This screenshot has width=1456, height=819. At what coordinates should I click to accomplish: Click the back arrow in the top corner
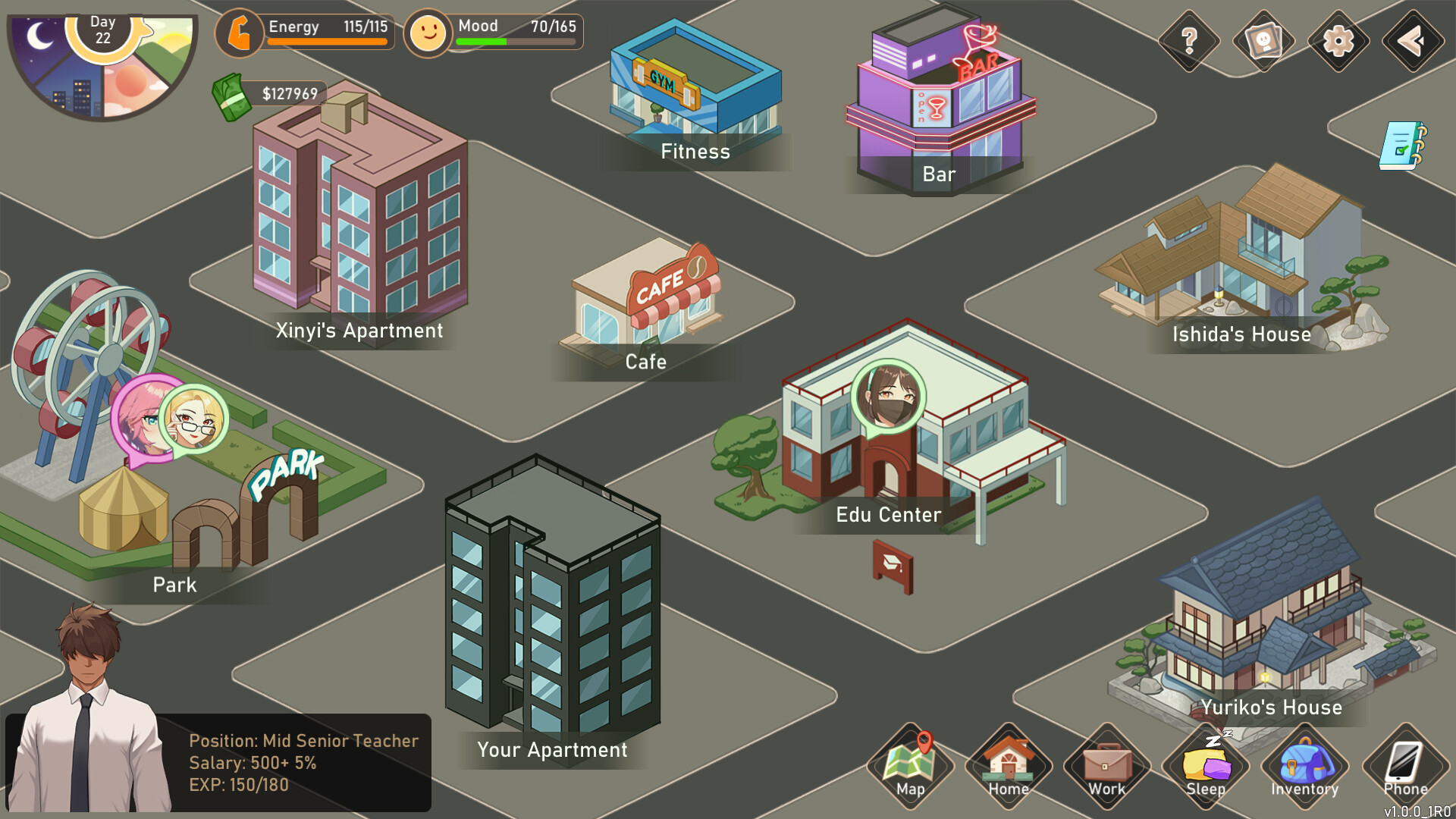pyautogui.click(x=1411, y=42)
